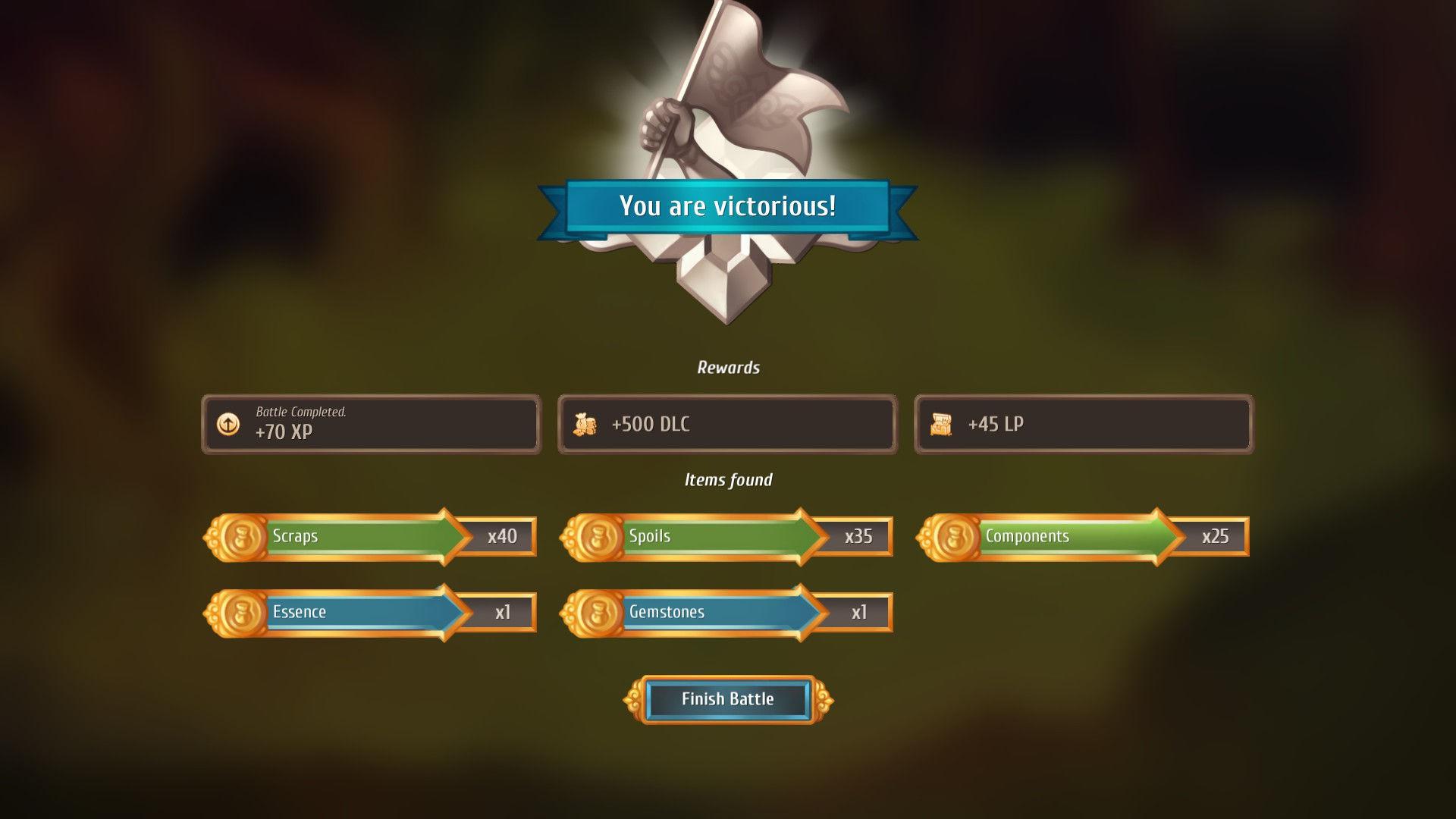Click the 'You are victorious!' ribbon banner

tap(728, 205)
